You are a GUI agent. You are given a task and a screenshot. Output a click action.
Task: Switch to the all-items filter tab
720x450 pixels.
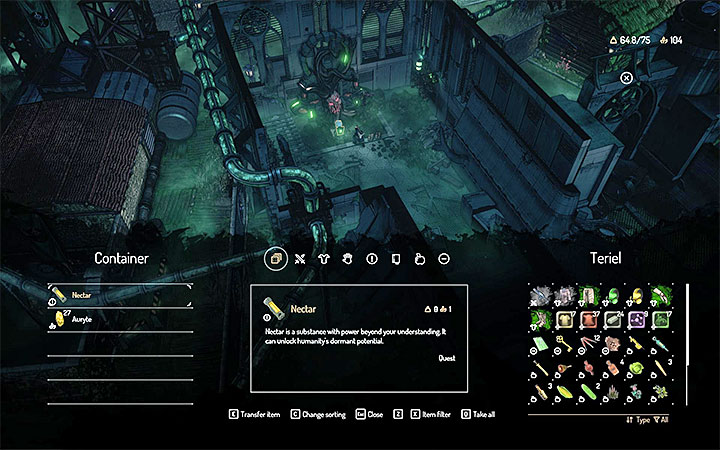[274, 258]
